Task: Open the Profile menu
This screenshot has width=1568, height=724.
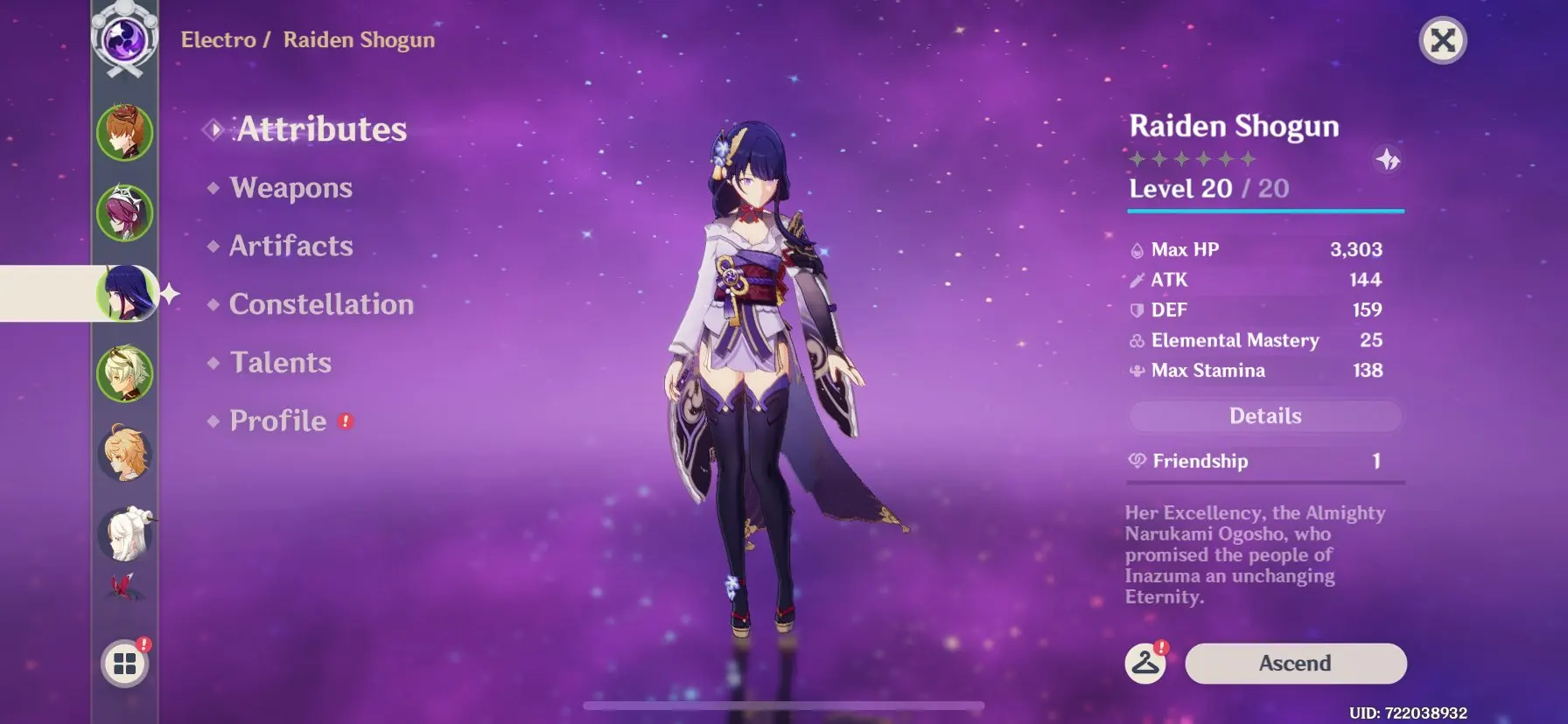Action: pos(277,421)
